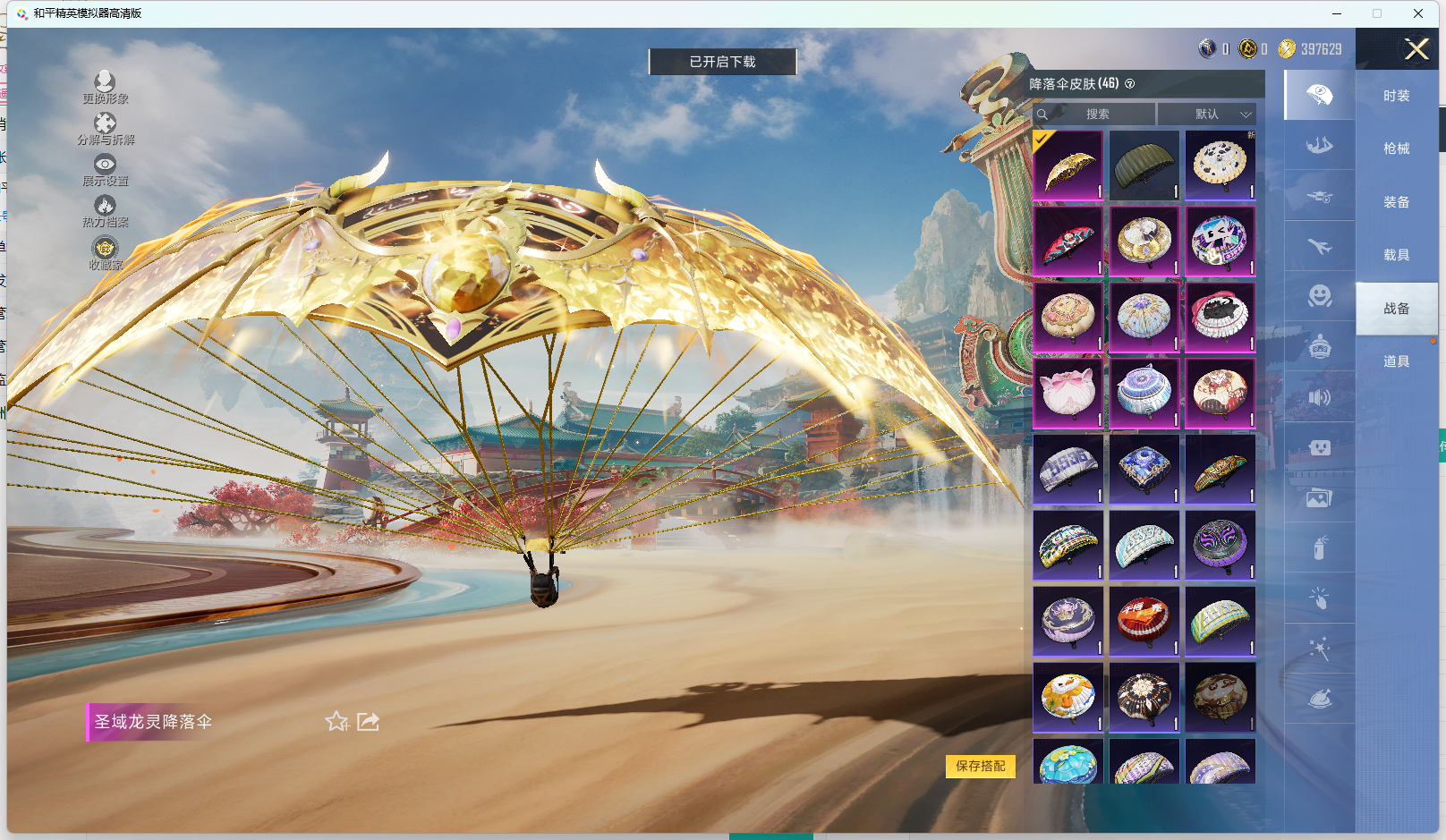Go to the 载具 tab
This screenshot has width=1446, height=840.
click(x=1396, y=255)
